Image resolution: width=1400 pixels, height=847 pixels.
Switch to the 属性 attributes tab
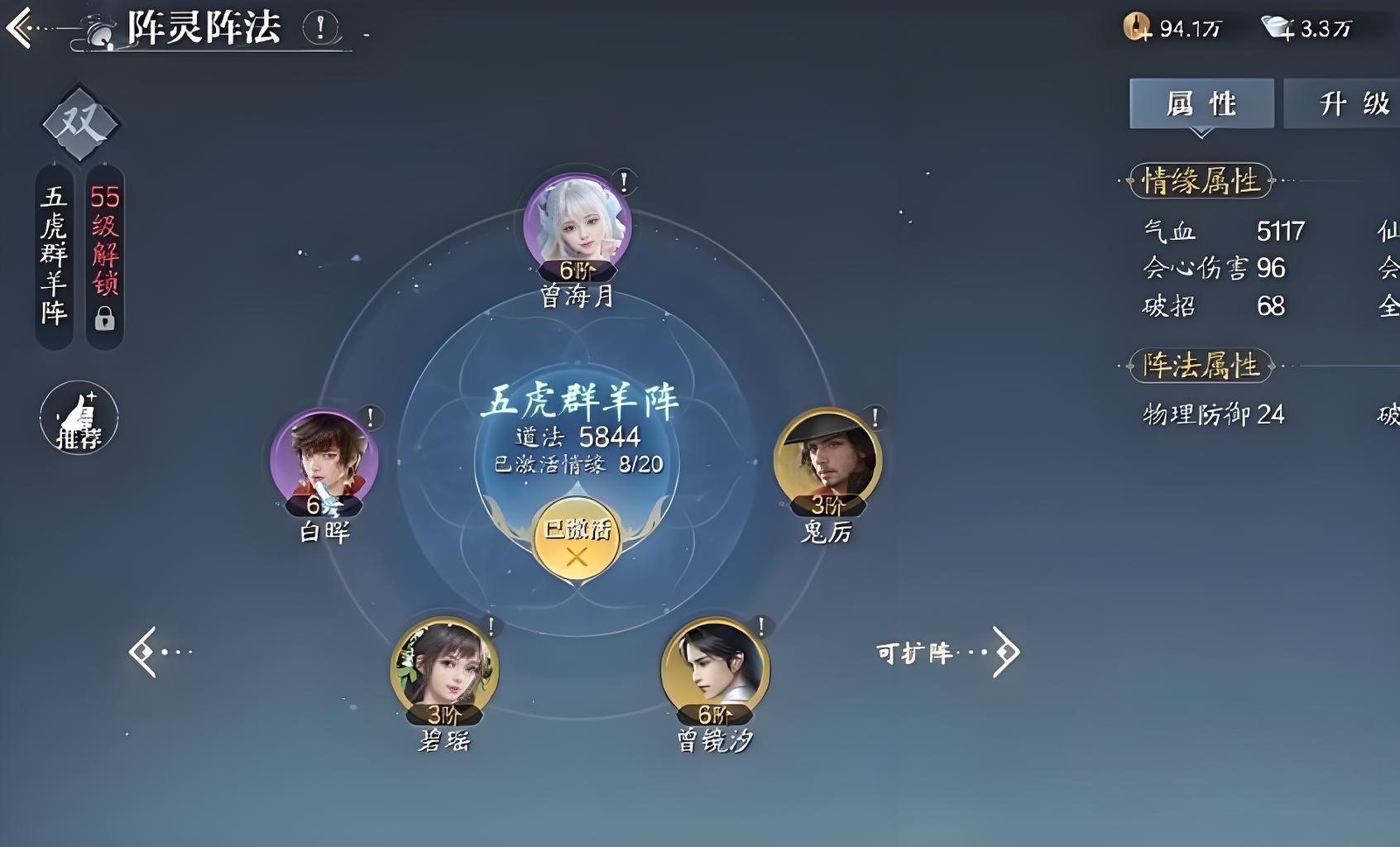[x=1201, y=103]
